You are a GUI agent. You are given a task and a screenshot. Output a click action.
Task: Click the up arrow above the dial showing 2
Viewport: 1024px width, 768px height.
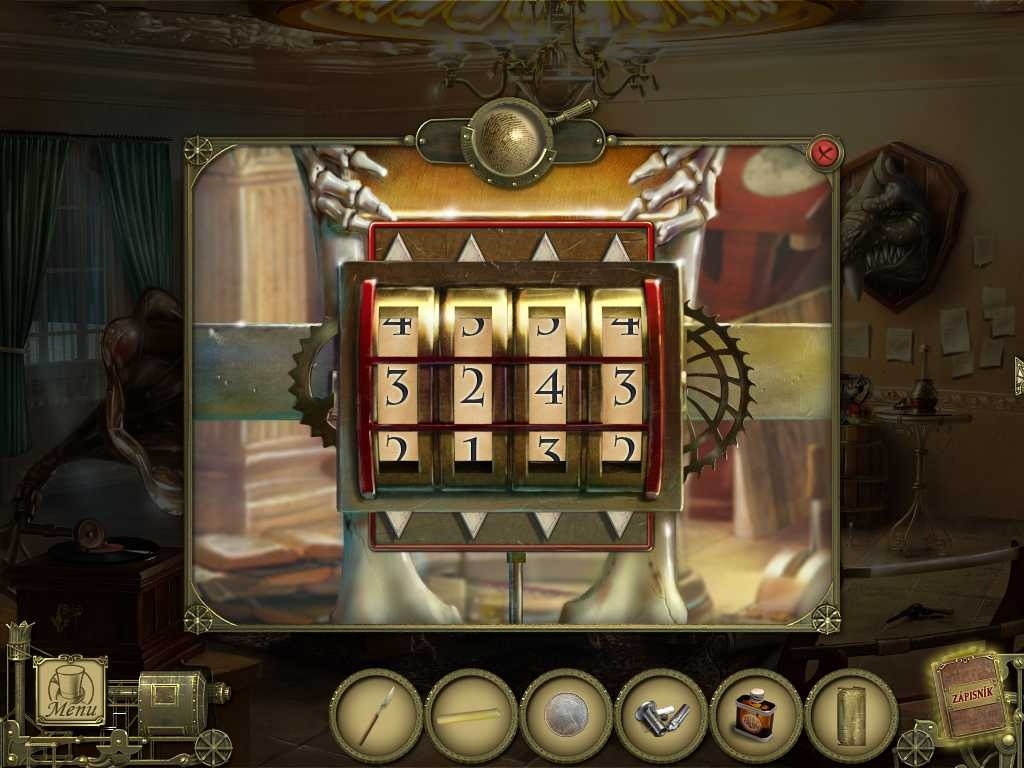(x=471, y=248)
